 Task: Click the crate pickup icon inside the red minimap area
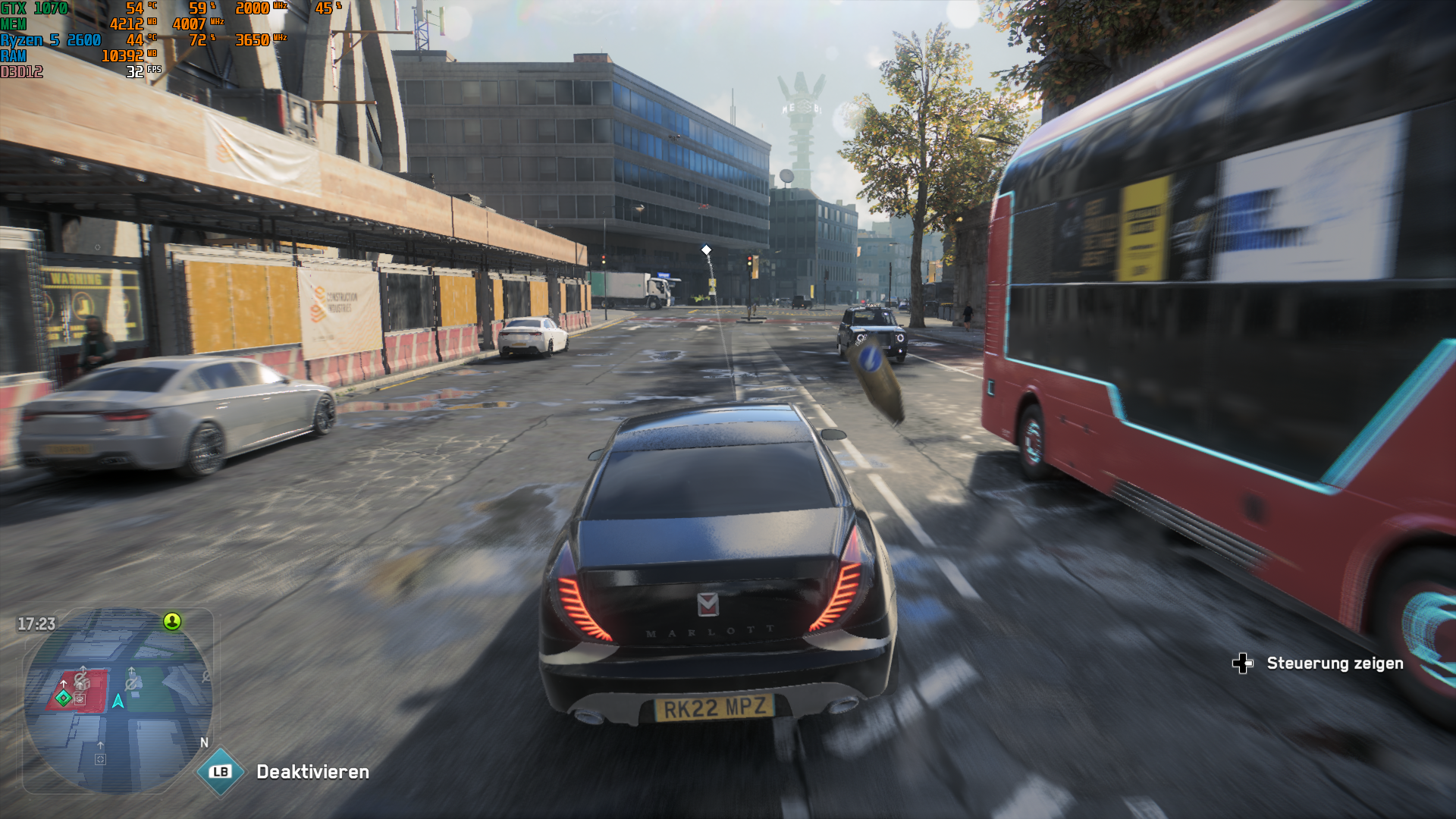[82, 685]
